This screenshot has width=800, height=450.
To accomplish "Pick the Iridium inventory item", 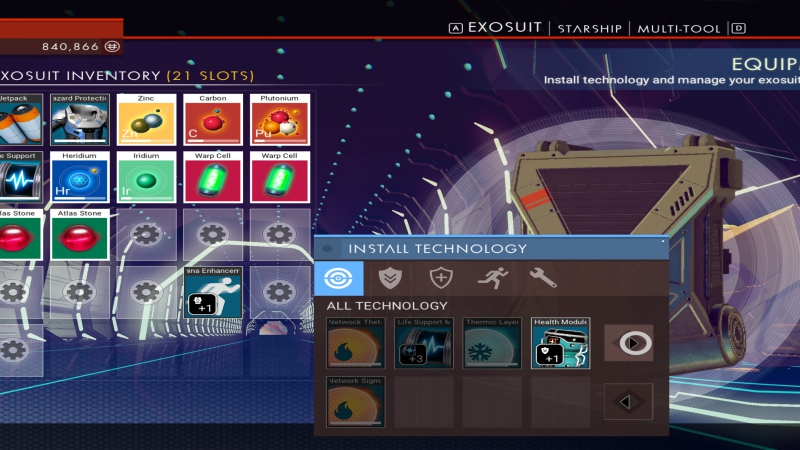I will 146,177.
